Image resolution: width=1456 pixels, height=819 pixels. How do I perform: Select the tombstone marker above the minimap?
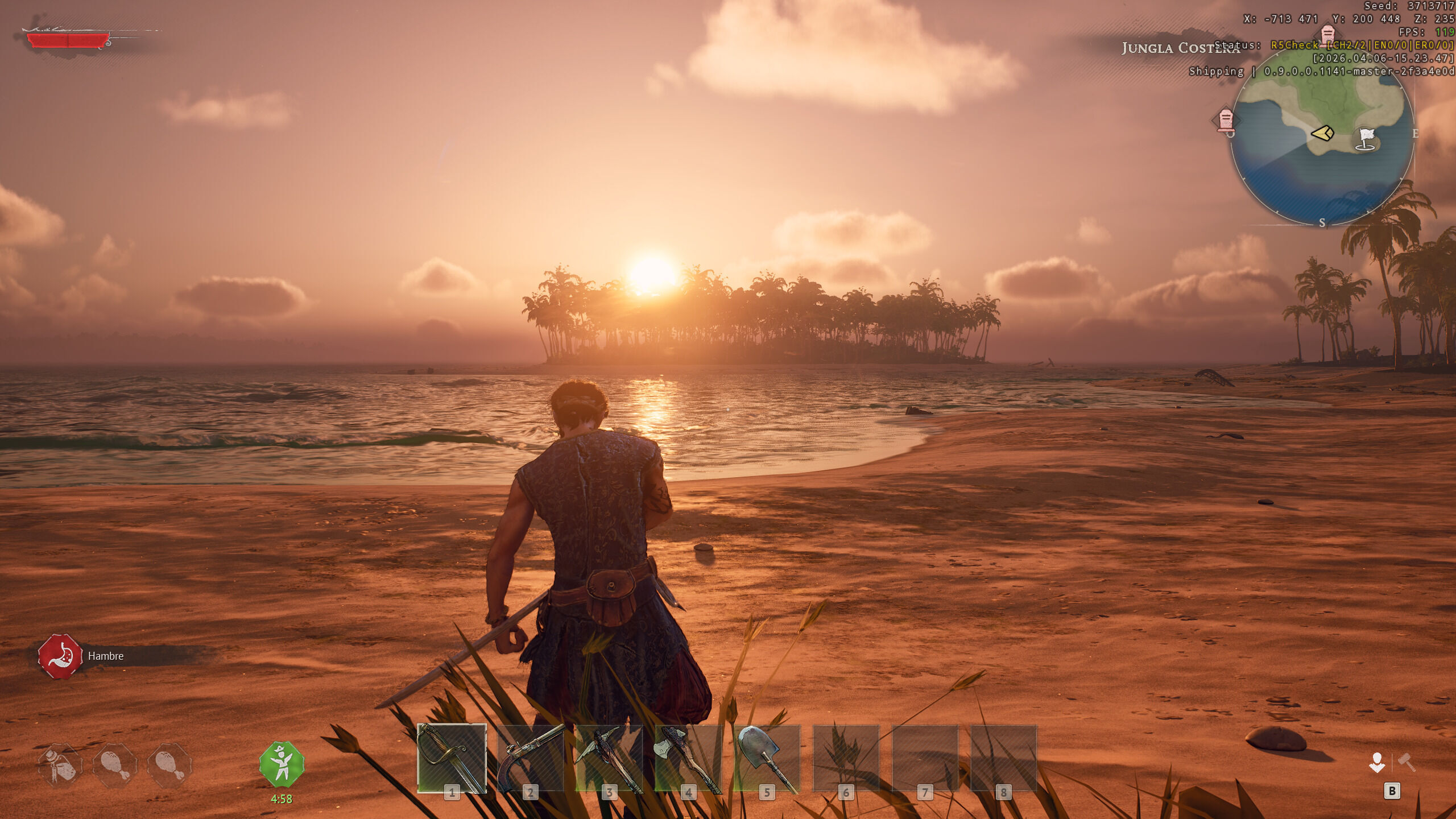[1327, 34]
